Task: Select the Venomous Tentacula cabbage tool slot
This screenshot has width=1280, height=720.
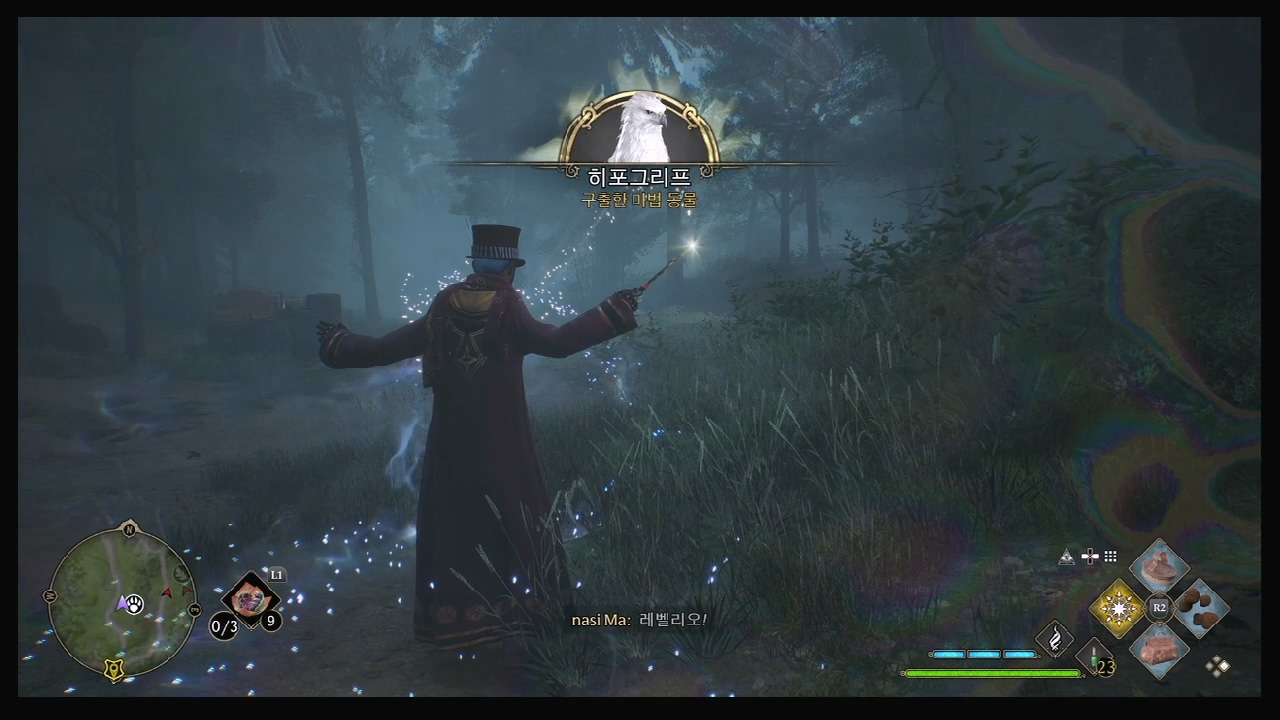Action: tap(250, 600)
